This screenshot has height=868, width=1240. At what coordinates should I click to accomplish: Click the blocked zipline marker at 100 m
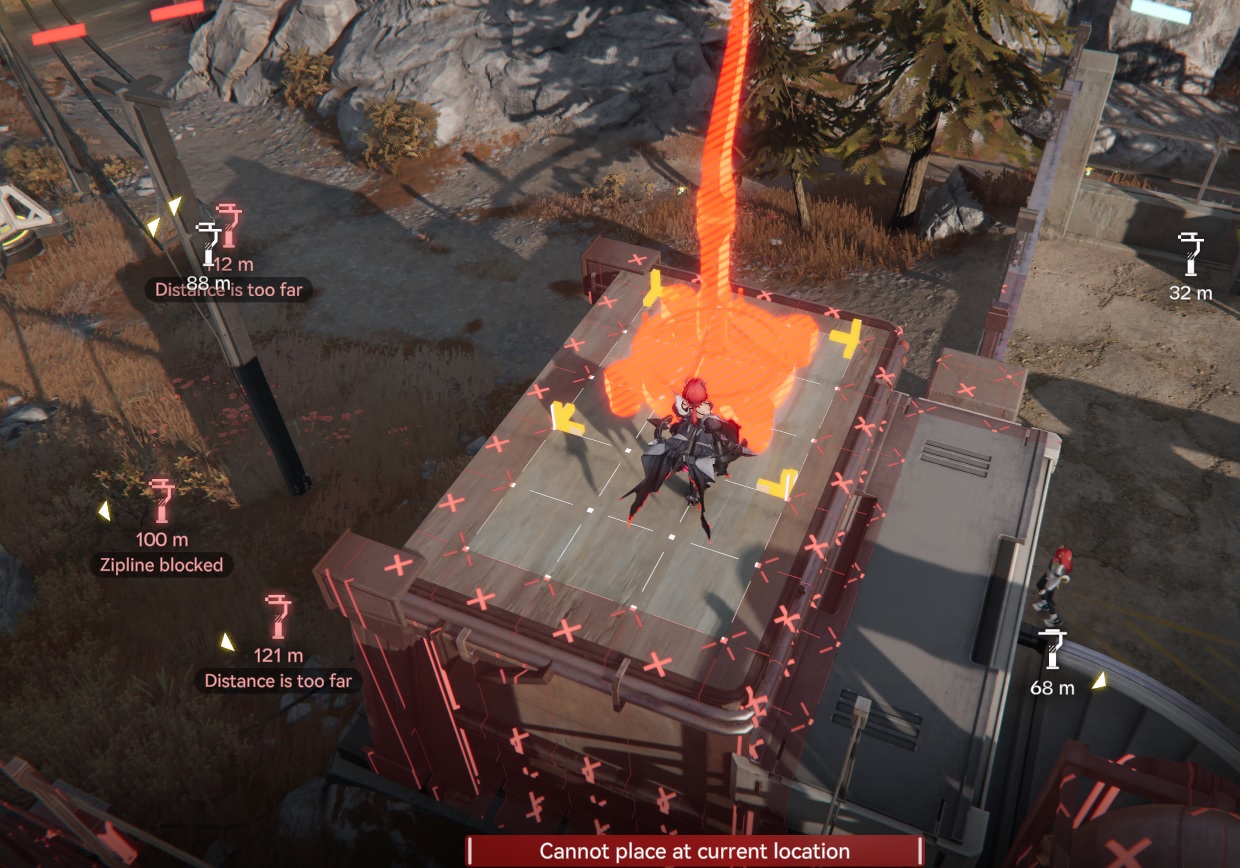coord(161,501)
